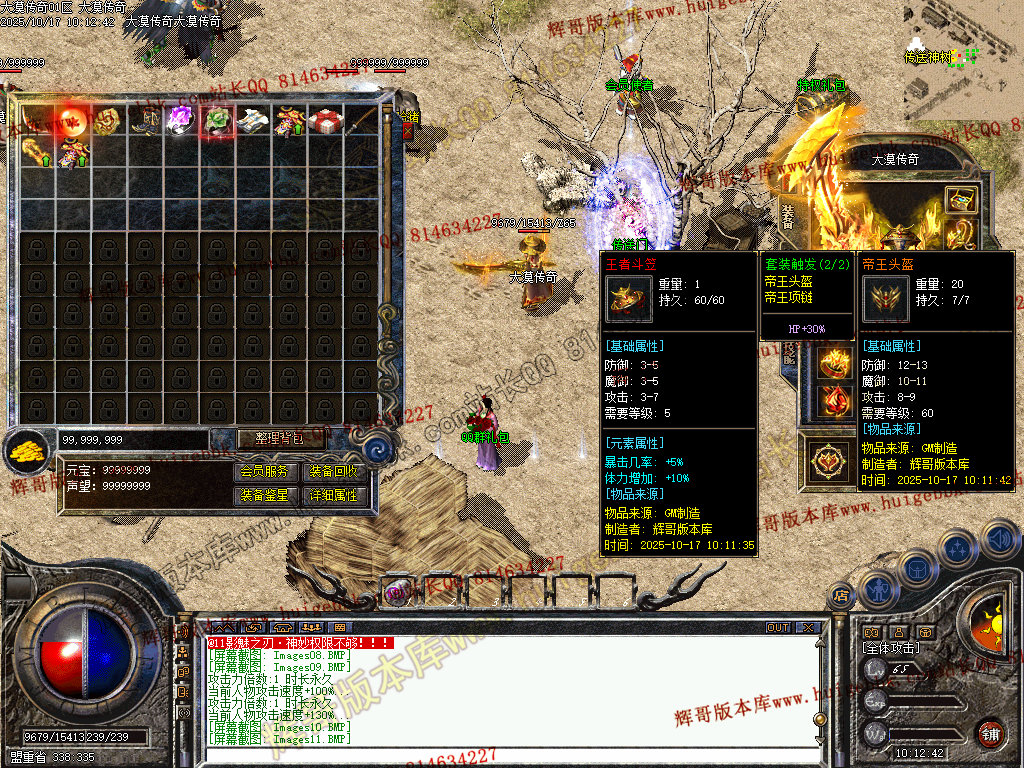This screenshot has width=1024, height=768.
Task: Click the 整理背包 sort bag button
Action: [282, 439]
